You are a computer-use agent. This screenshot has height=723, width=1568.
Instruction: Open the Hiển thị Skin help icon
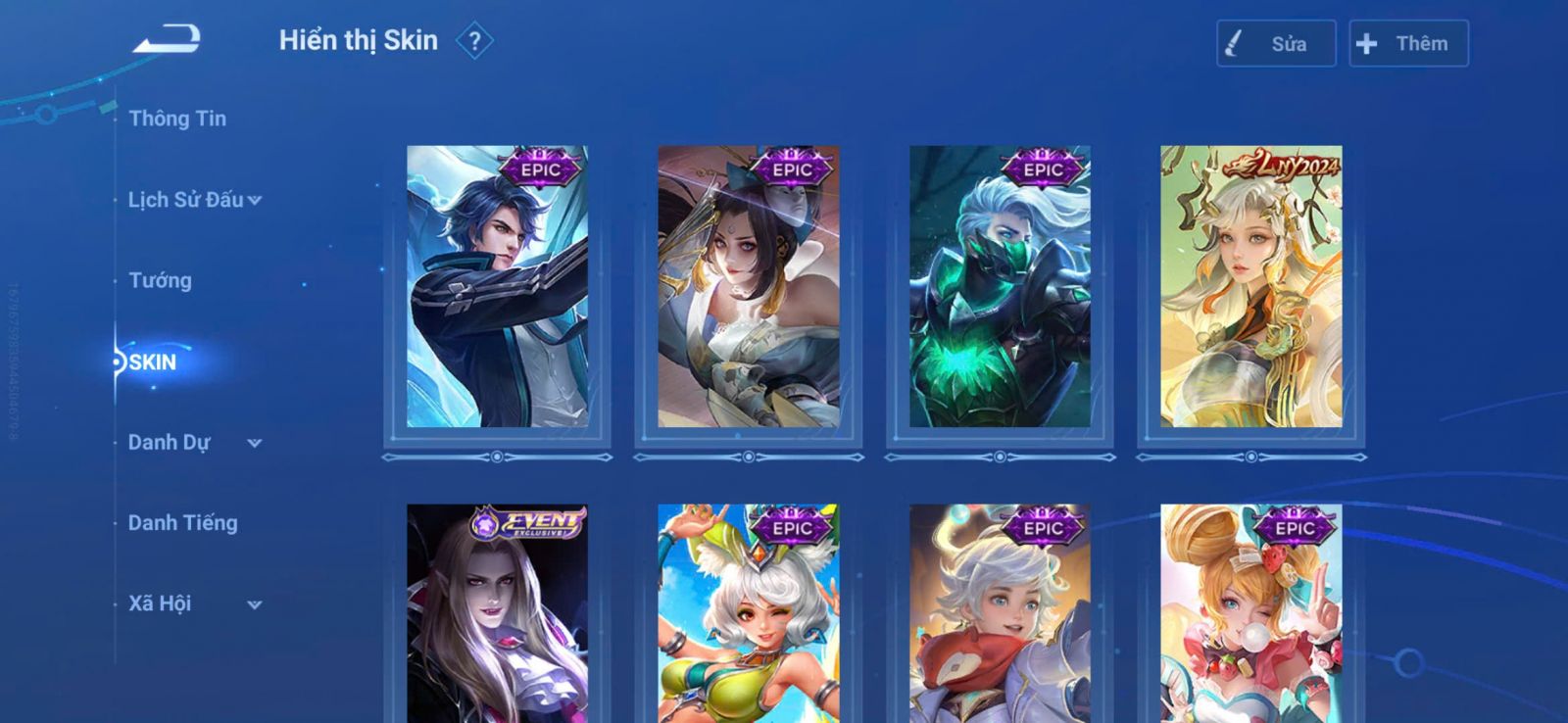pyautogui.click(x=474, y=41)
